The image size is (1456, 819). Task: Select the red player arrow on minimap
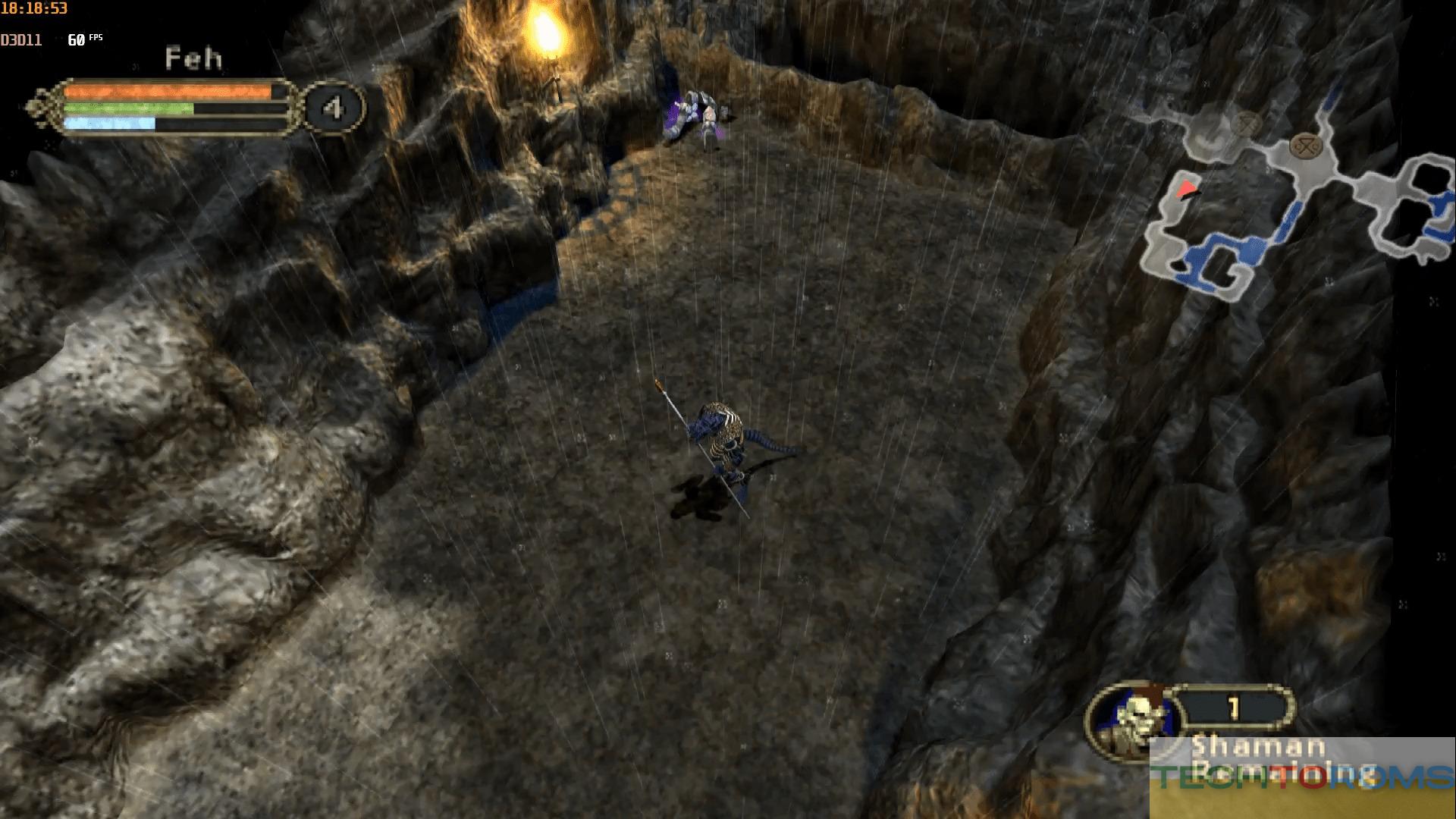click(x=1187, y=189)
